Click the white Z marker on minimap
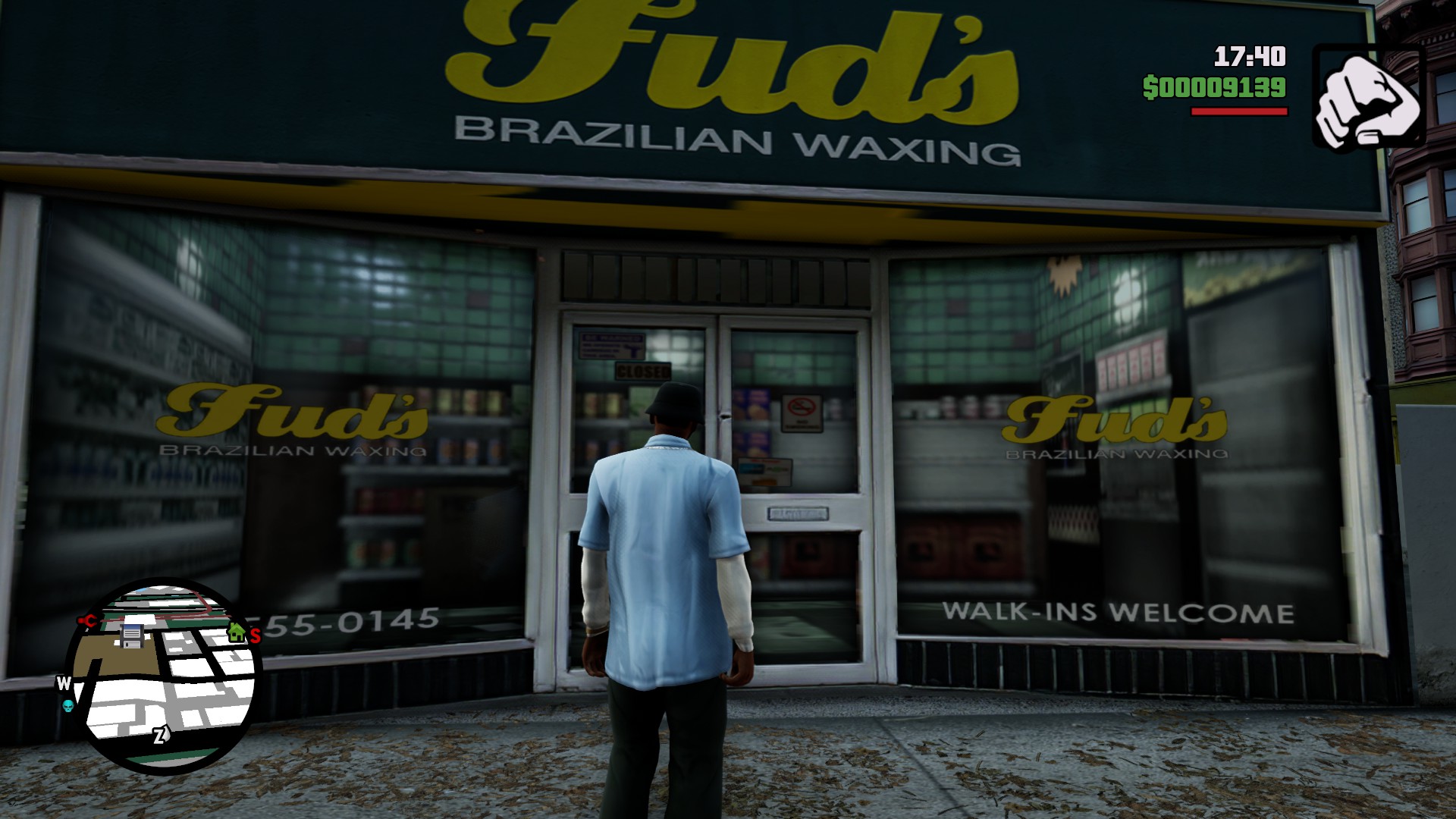 (160, 735)
